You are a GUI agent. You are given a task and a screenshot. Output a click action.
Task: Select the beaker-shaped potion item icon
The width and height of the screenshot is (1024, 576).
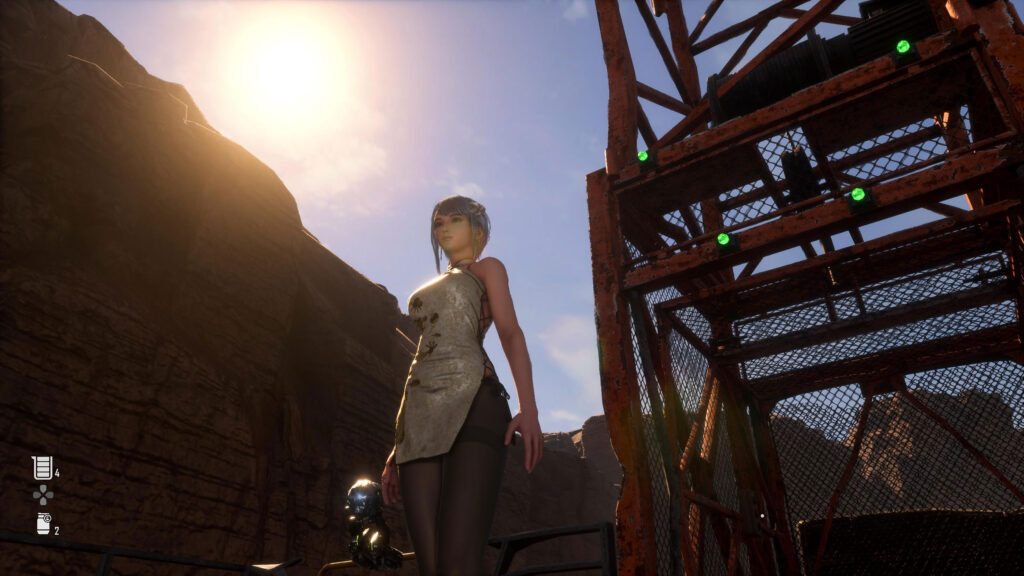pos(41,467)
